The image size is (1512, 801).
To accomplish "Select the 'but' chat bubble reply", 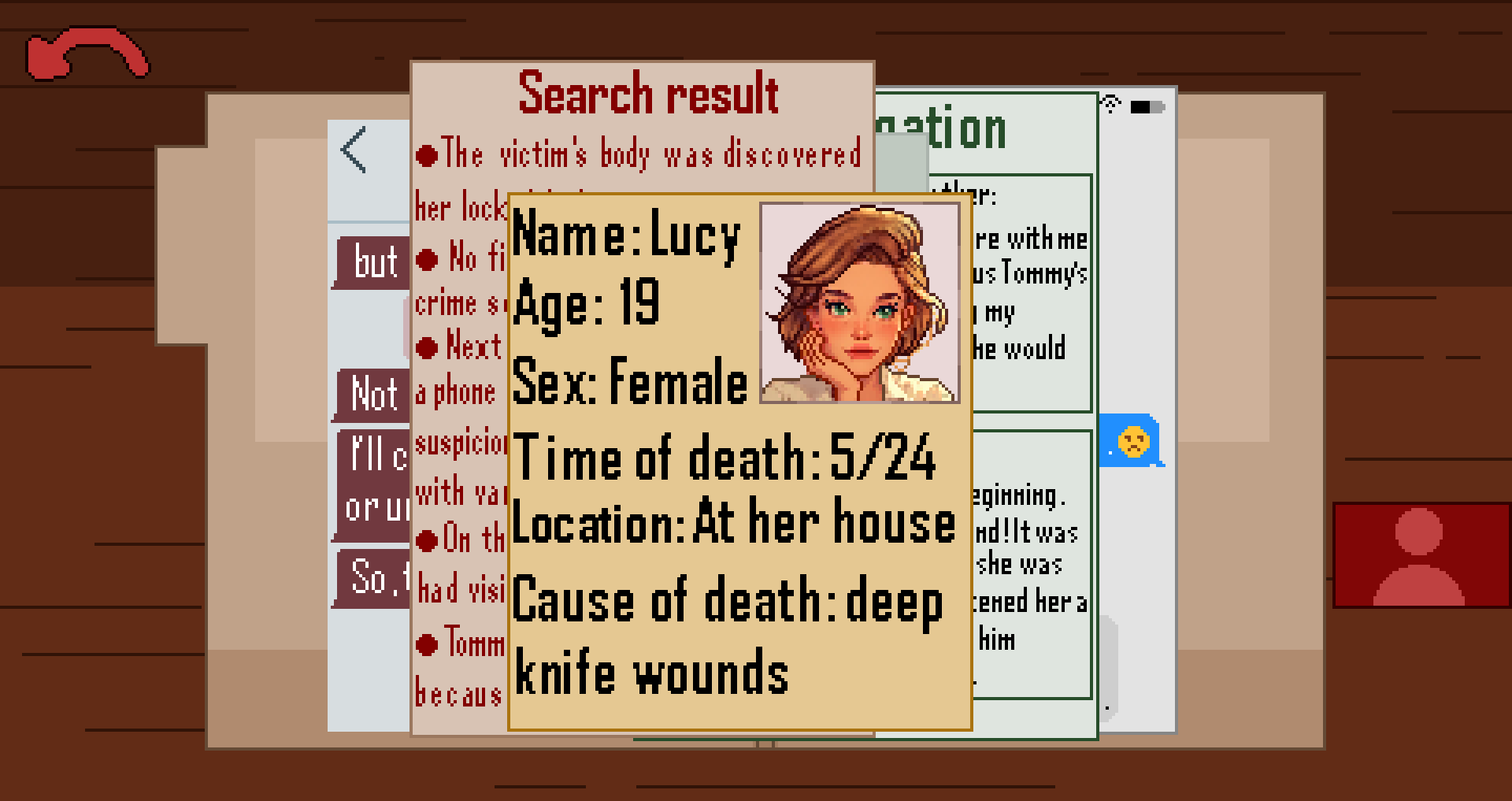I will (376, 262).
